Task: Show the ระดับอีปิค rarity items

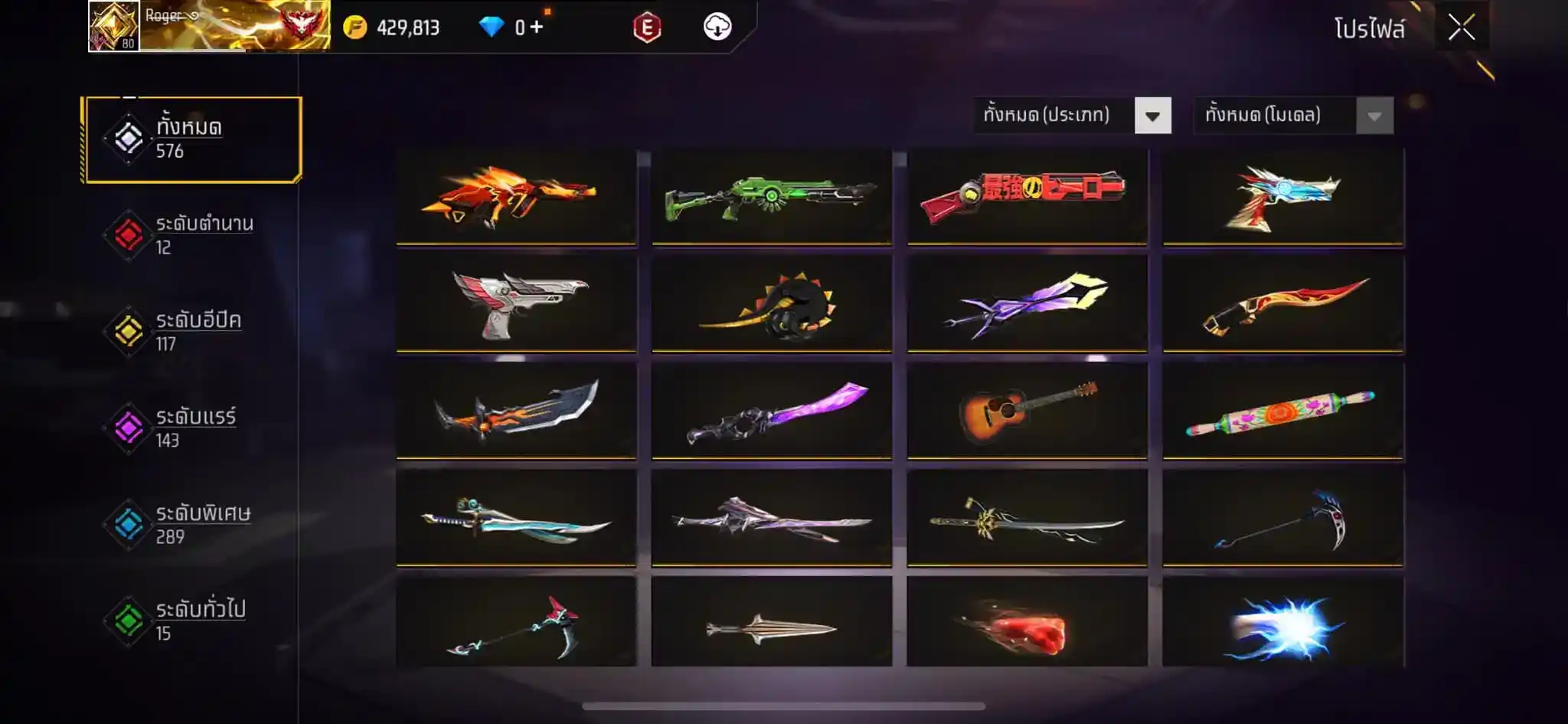Action: click(x=191, y=332)
